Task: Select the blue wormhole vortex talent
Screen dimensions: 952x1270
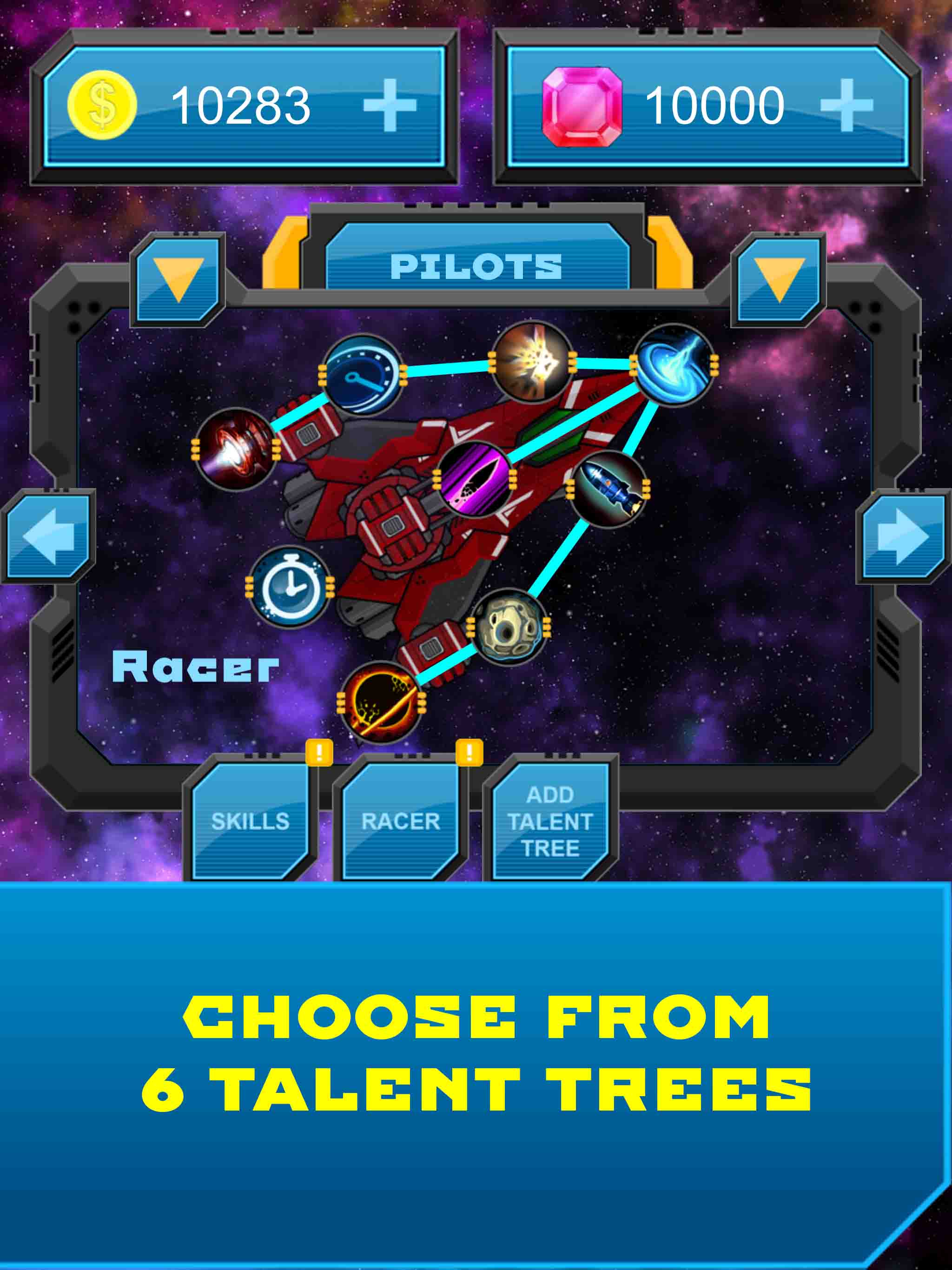Action: tap(674, 364)
